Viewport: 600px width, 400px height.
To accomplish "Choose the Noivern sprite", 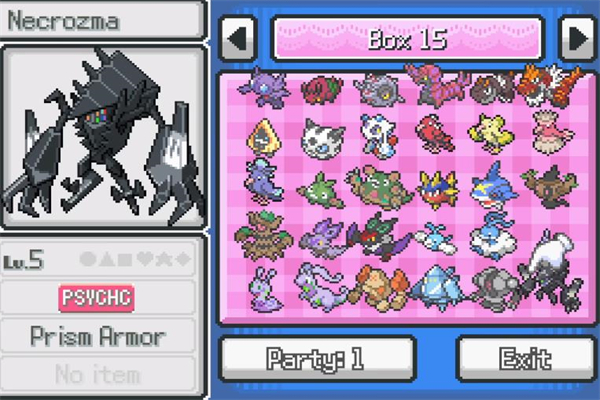I will (376, 235).
